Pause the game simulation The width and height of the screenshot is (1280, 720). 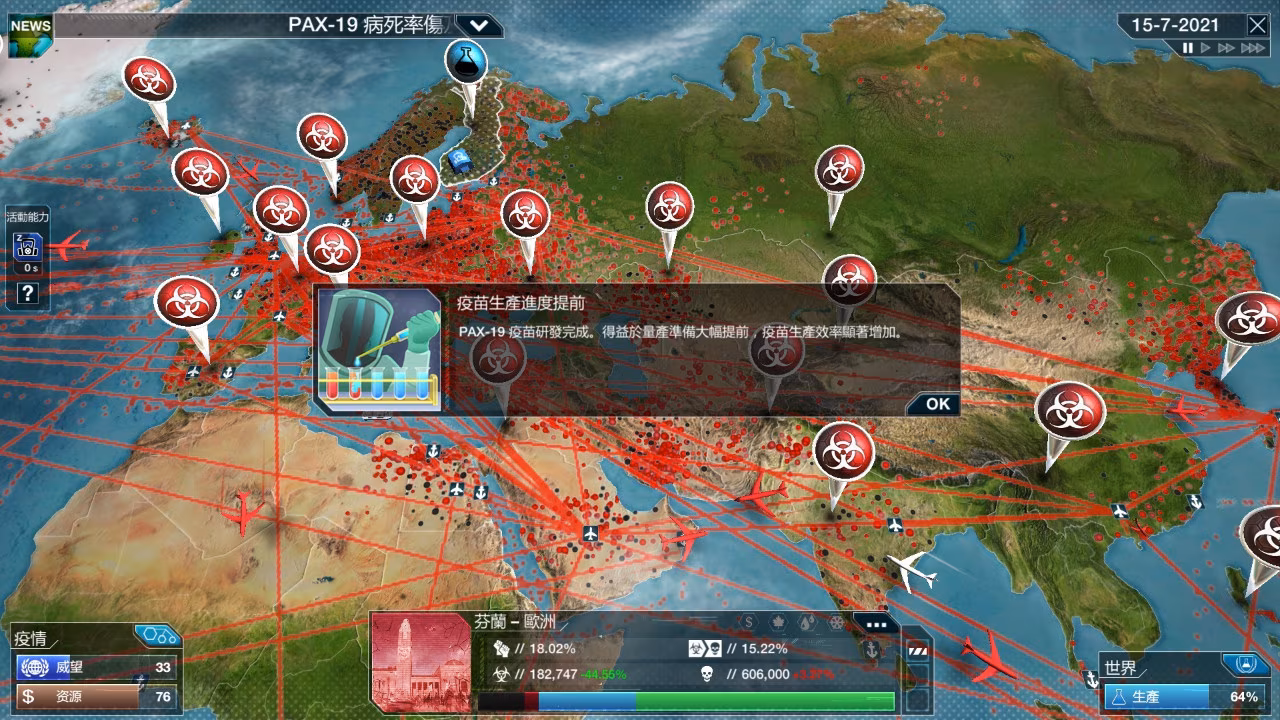pyautogui.click(x=1188, y=48)
